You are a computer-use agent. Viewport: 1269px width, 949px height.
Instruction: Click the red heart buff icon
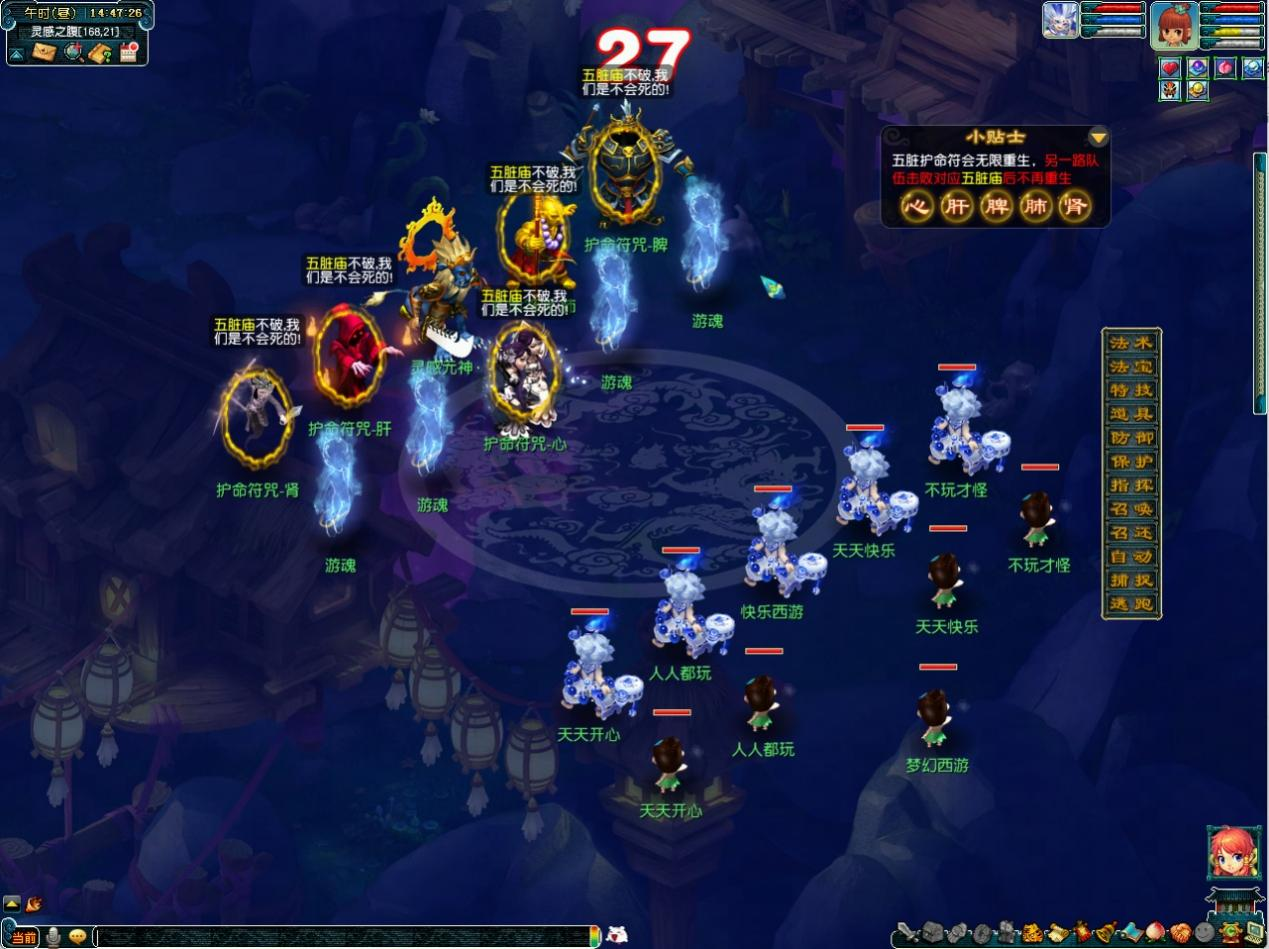click(x=1170, y=68)
